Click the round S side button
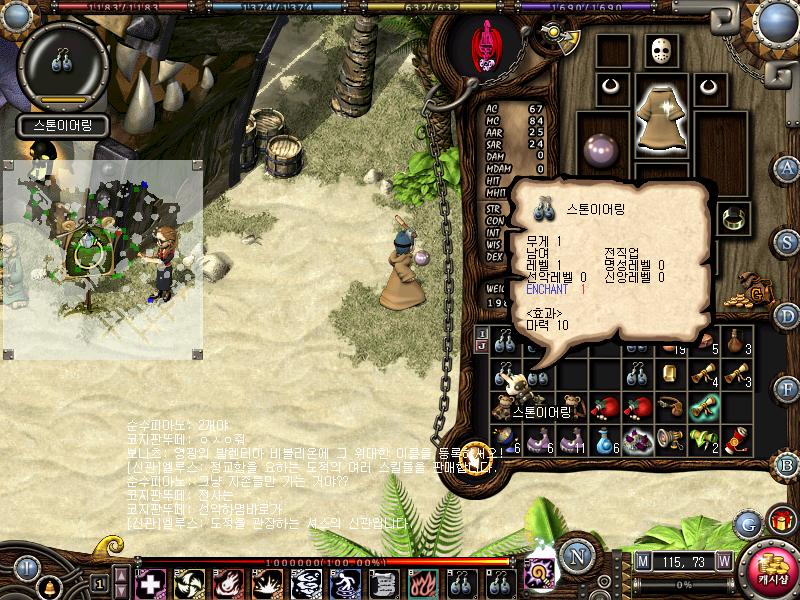800x600 pixels. coord(787,242)
